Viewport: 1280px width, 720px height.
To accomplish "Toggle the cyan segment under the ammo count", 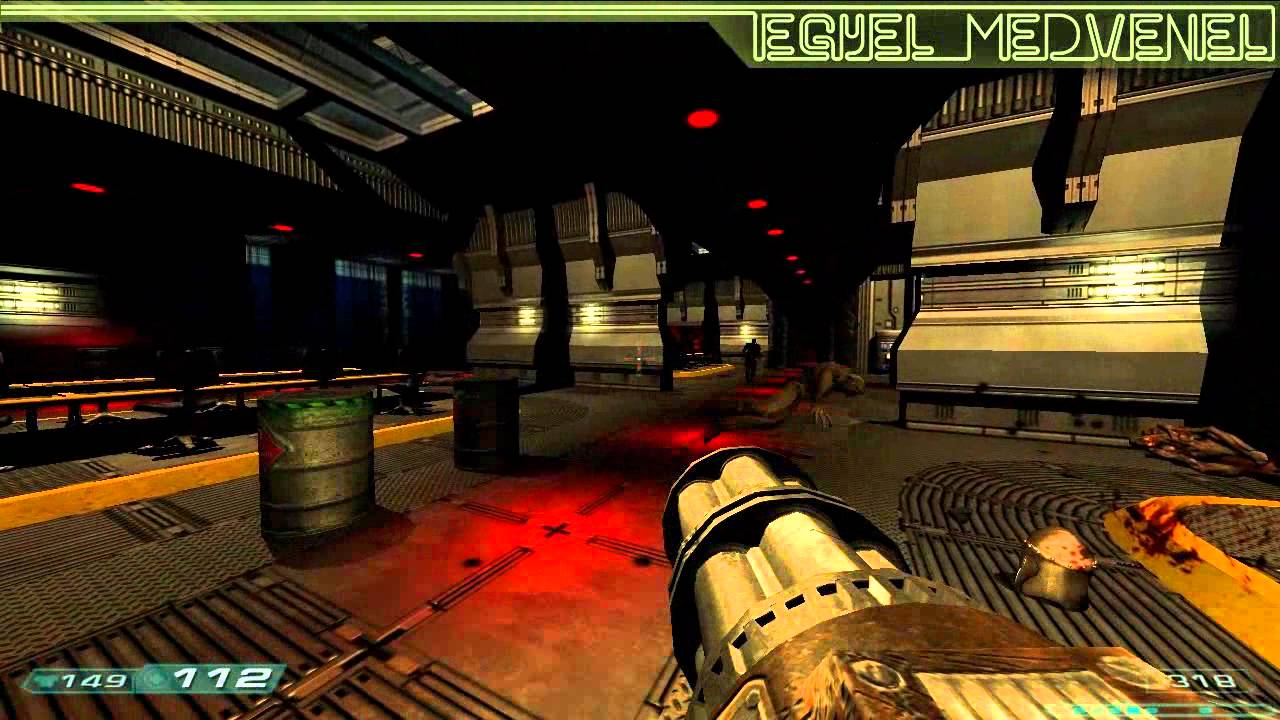I will pyautogui.click(x=1204, y=710).
